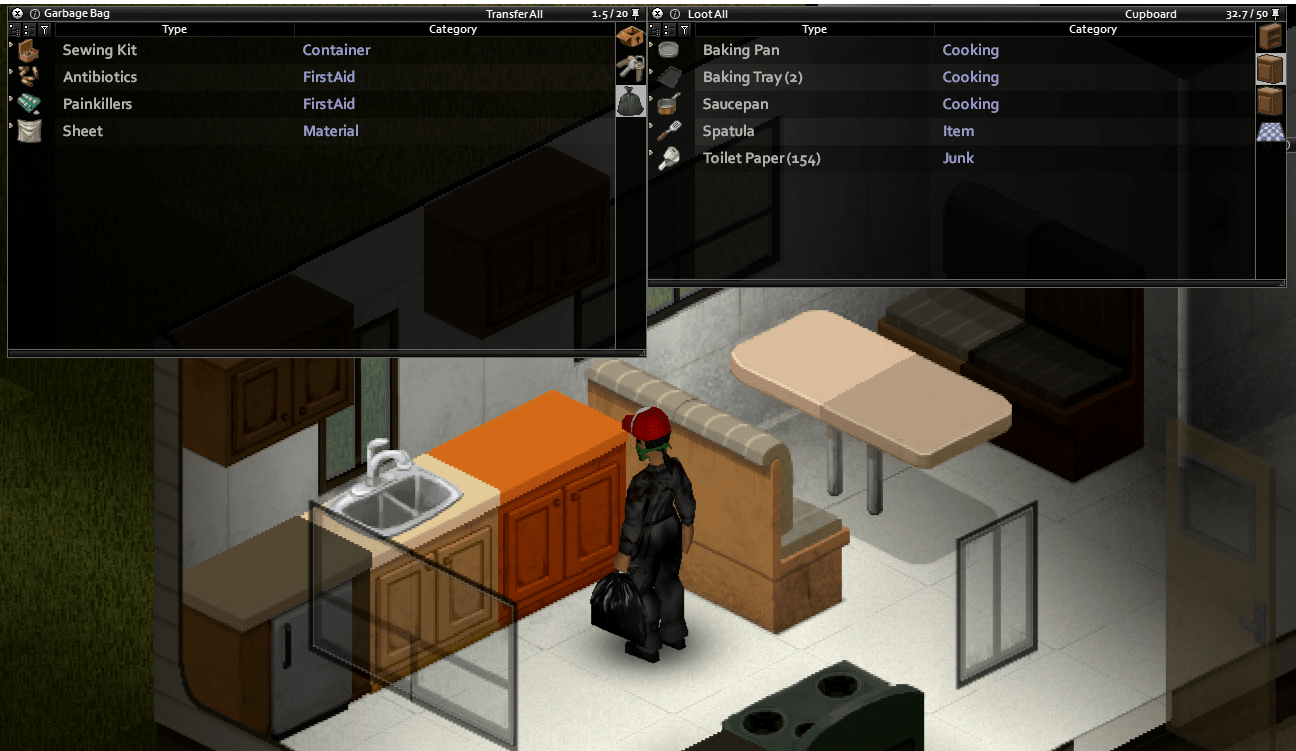This screenshot has height=751, width=1296.
Task: Pin the Garbage Bag inventory panel
Action: pyautogui.click(x=634, y=14)
